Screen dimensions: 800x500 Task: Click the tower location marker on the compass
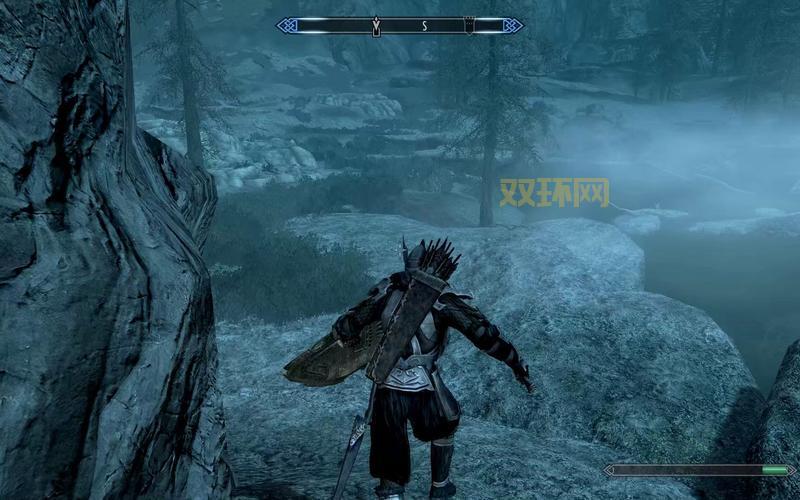coord(468,25)
